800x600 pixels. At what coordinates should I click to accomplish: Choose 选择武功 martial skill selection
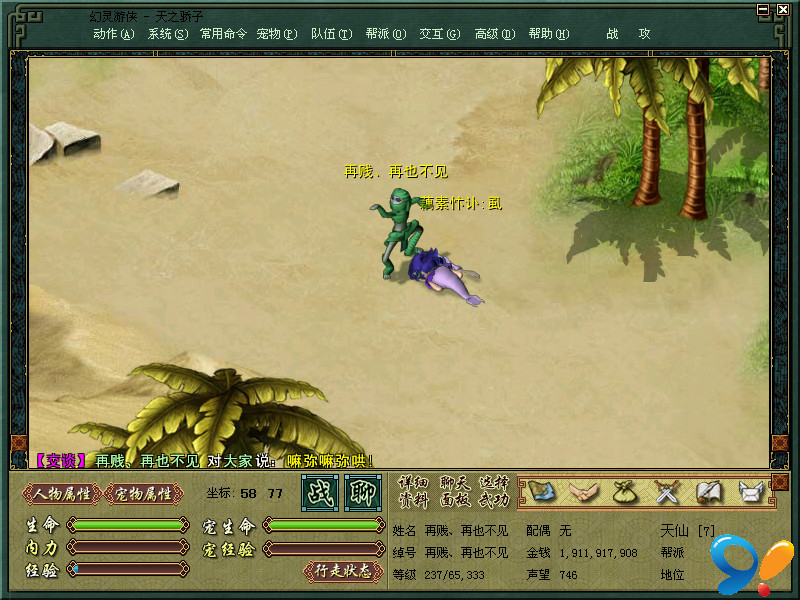[494, 491]
